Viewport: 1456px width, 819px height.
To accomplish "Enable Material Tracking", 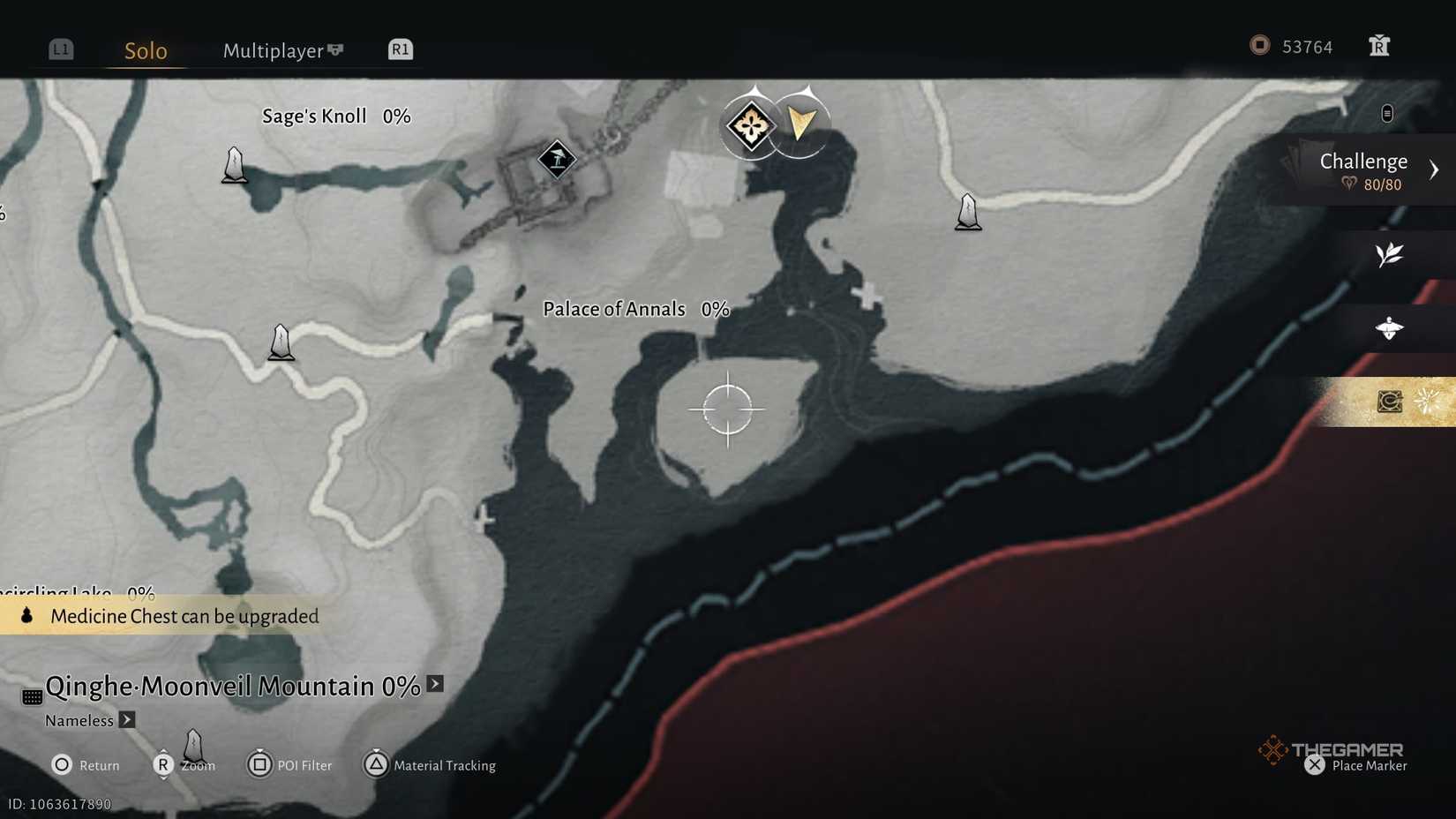I will [x=431, y=765].
